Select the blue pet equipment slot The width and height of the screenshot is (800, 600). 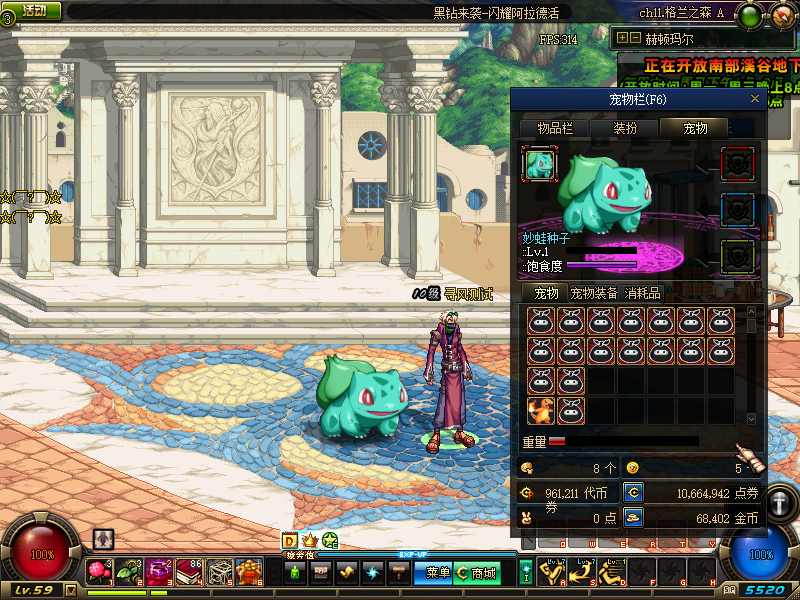[x=738, y=210]
